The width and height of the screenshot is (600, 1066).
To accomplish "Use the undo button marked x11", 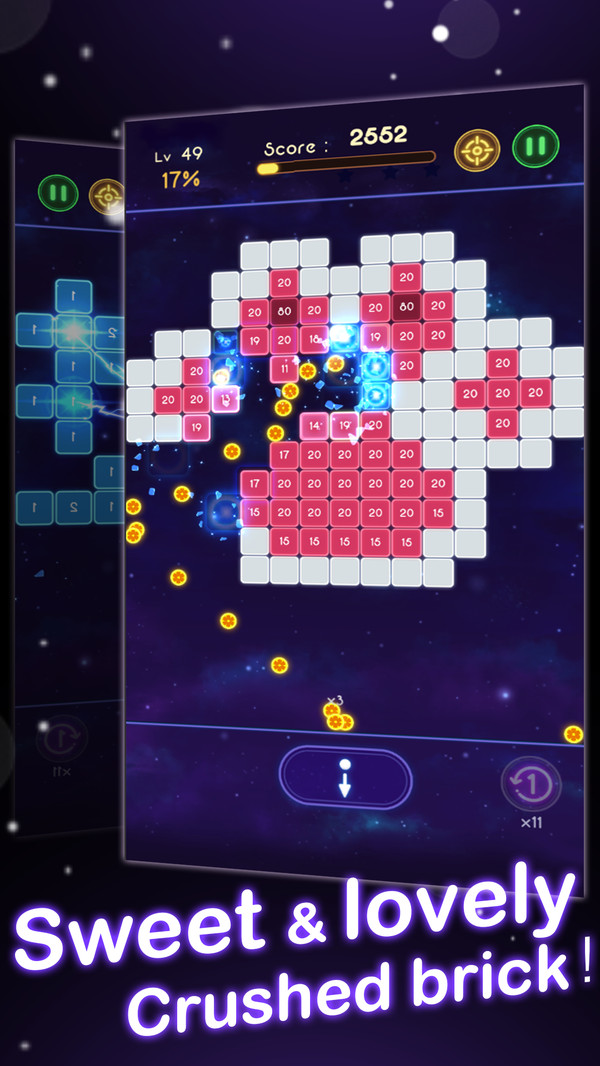I will click(x=531, y=783).
